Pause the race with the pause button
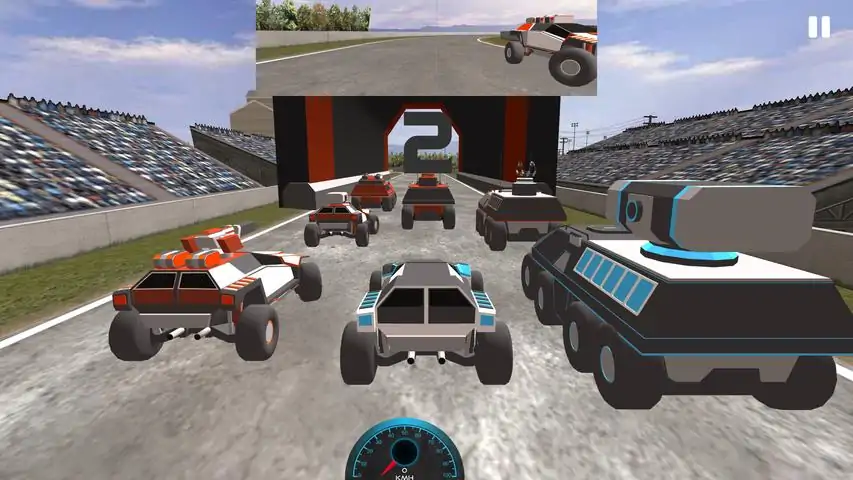Viewport: 853px width, 480px height. coord(818,27)
